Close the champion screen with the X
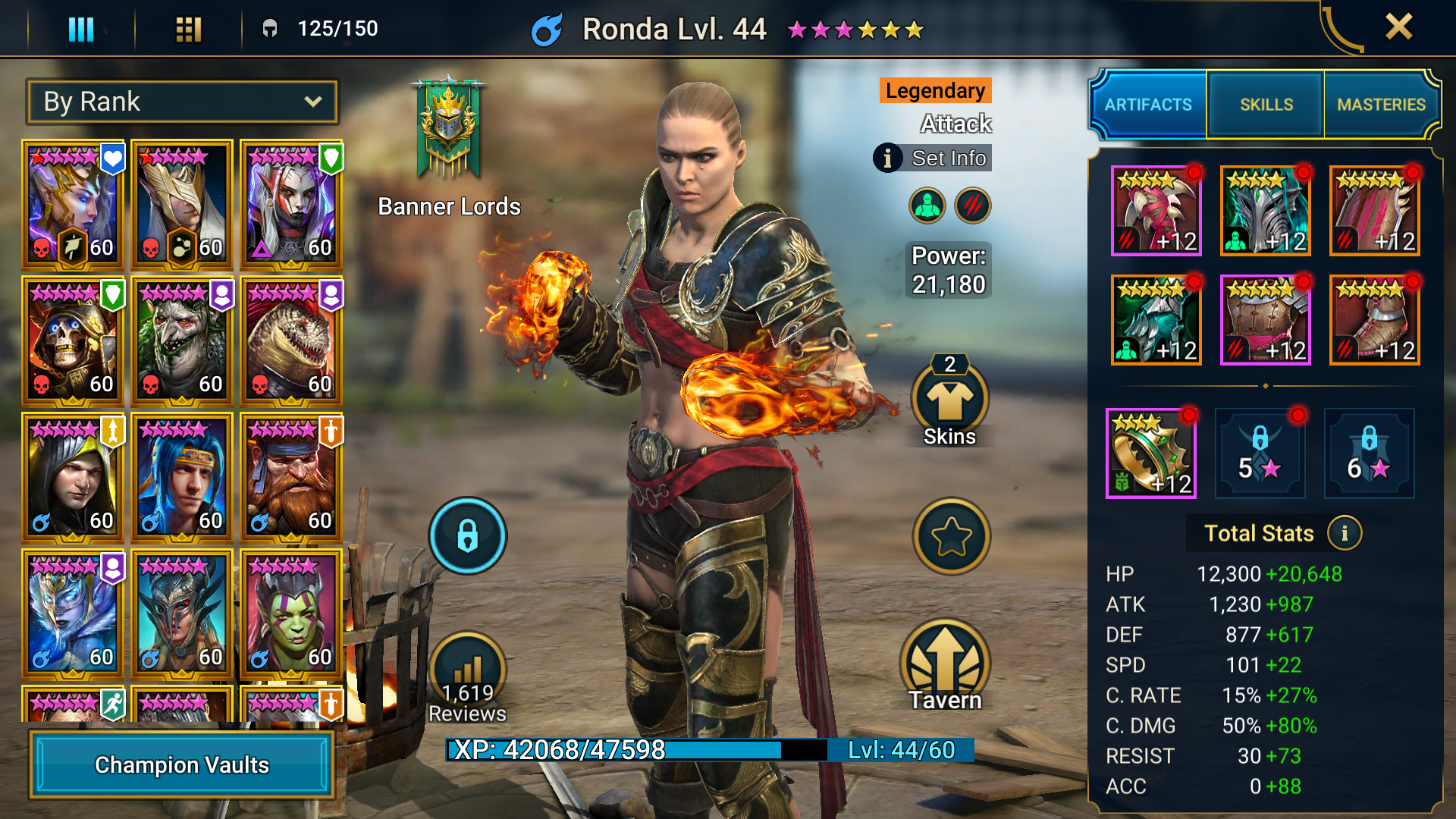Screen dimensions: 1456x819 click(1398, 27)
